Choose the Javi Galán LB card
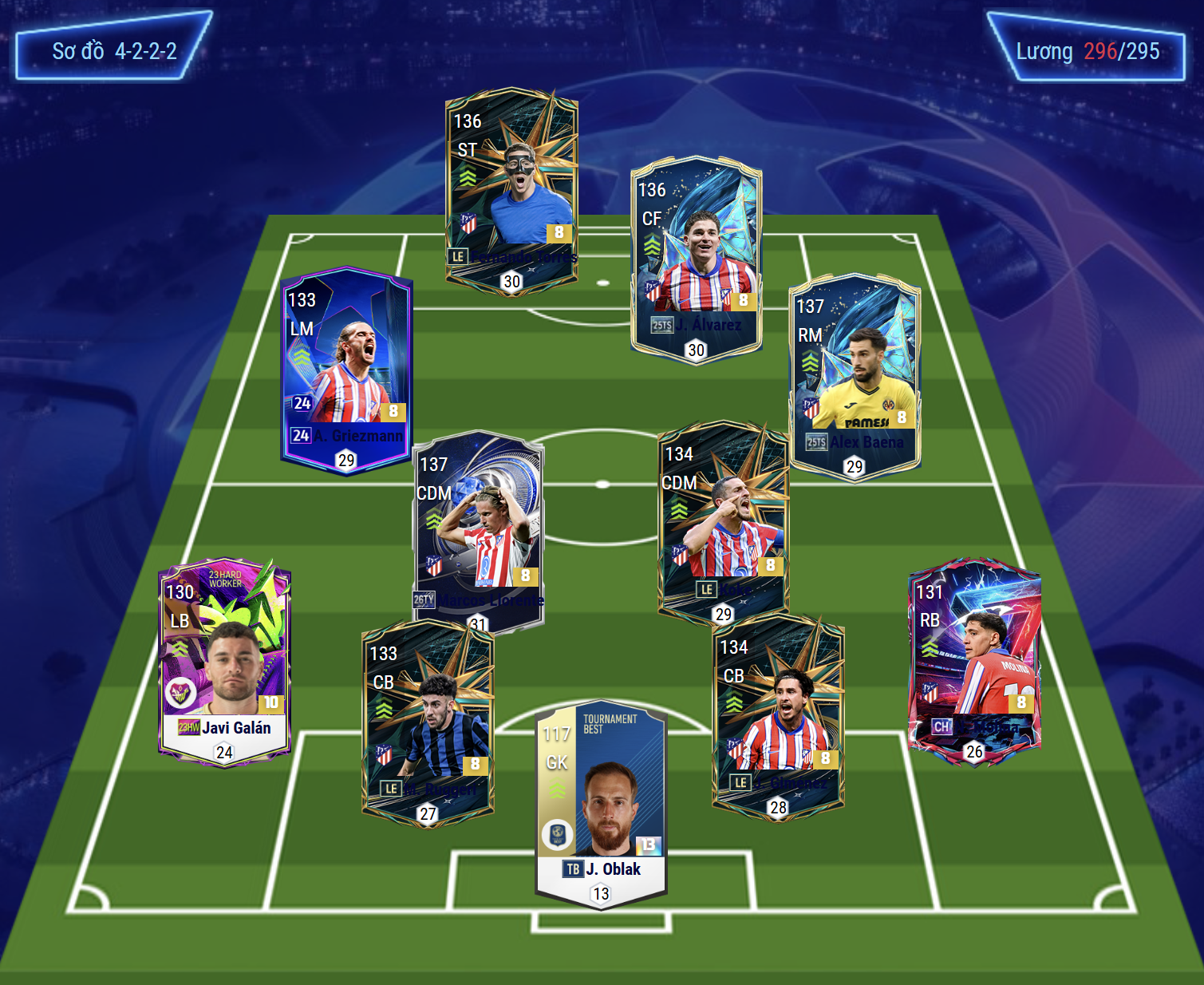Image resolution: width=1204 pixels, height=985 pixels. [x=225, y=662]
